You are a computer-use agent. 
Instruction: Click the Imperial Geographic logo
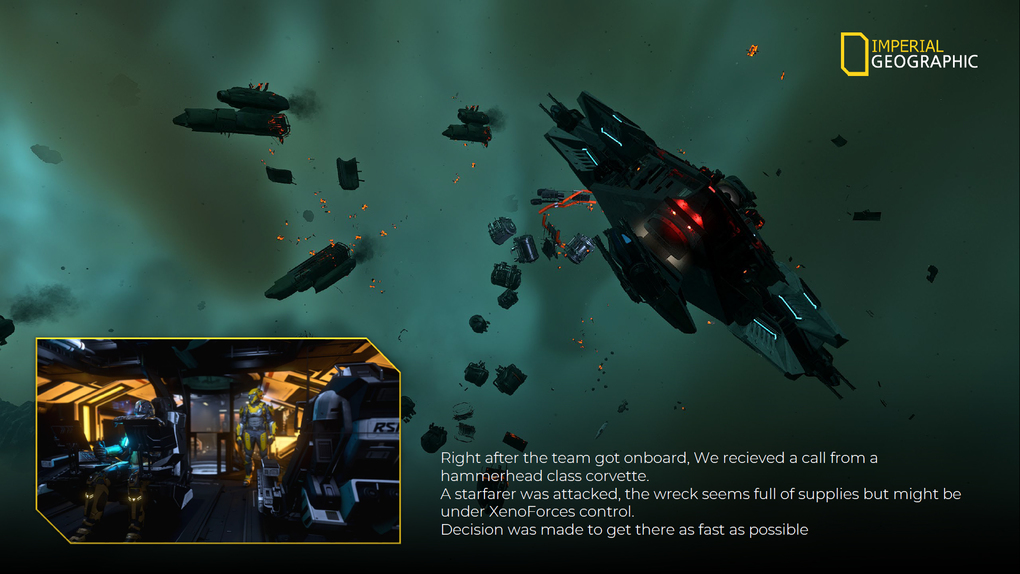point(908,54)
